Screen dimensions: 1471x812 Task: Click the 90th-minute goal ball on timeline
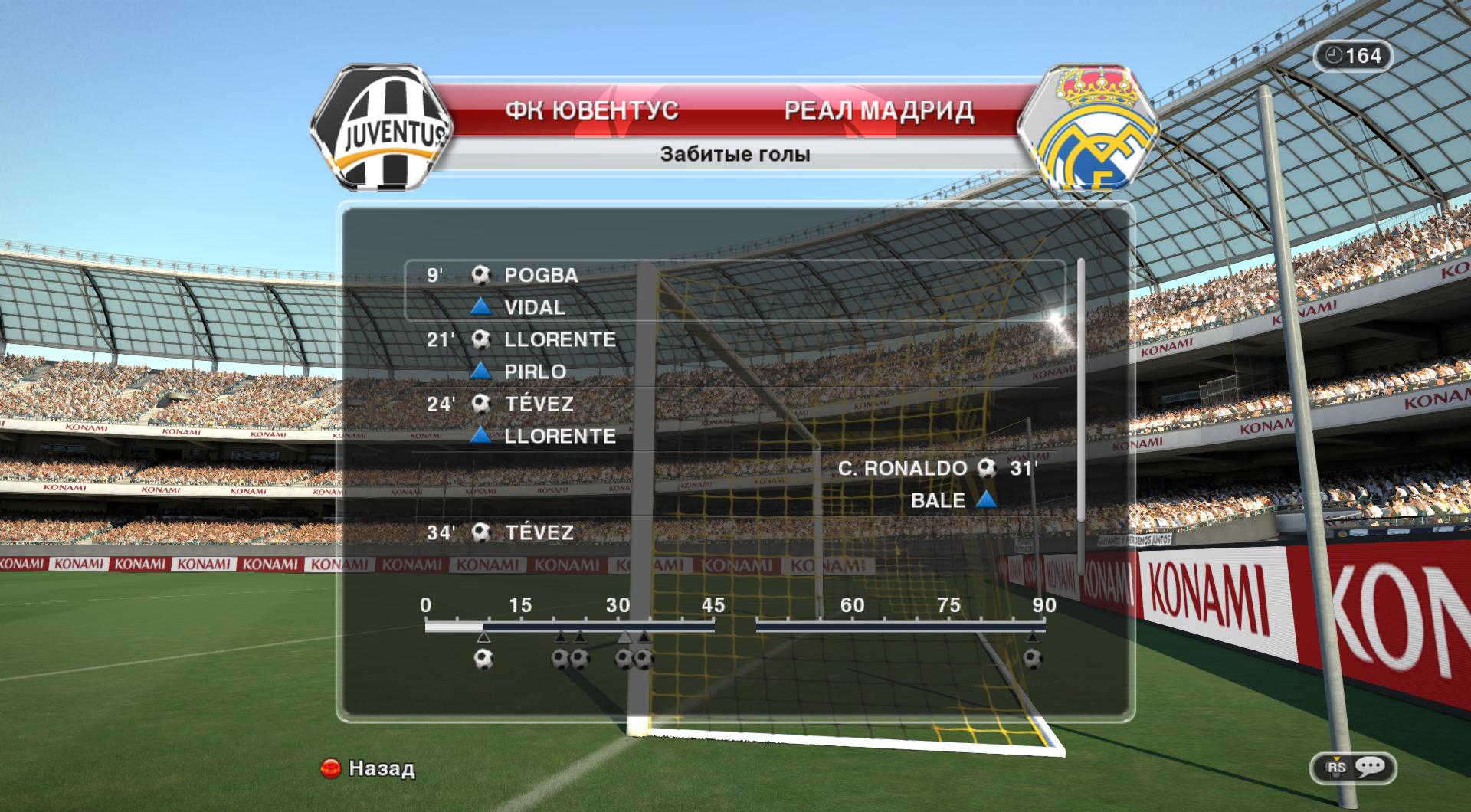pos(1033,659)
